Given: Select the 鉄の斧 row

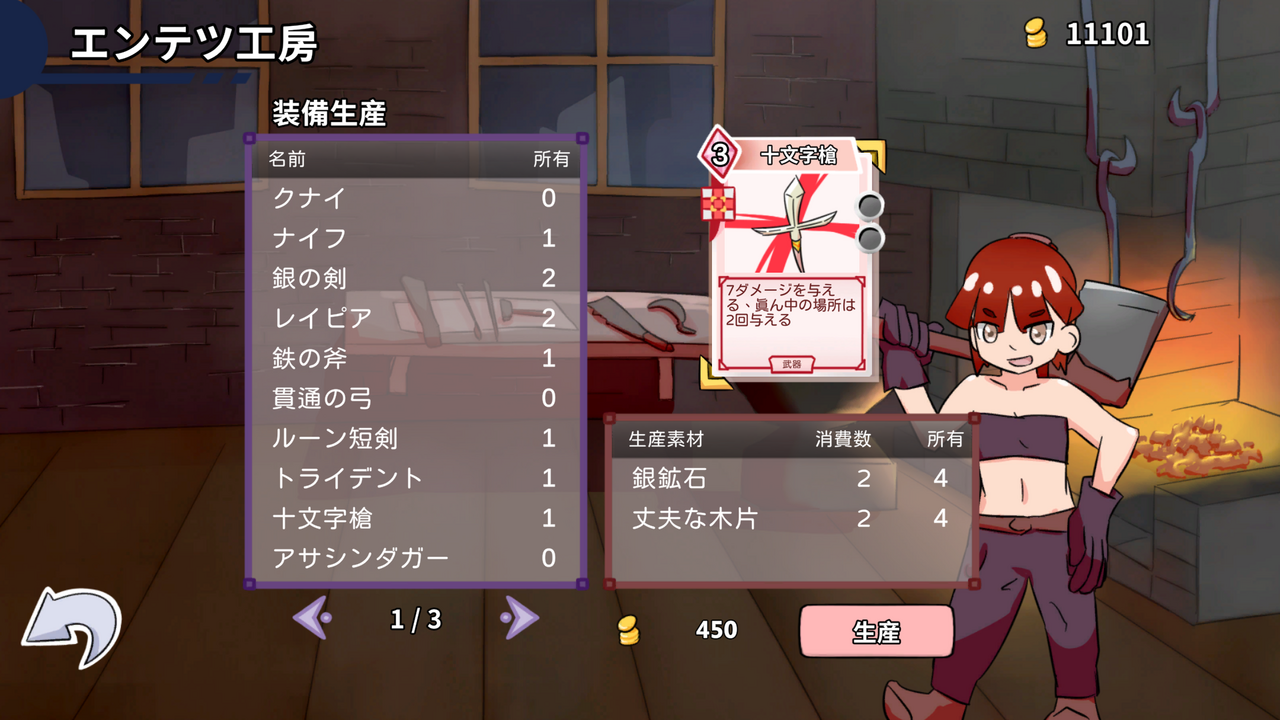Looking at the screenshot, I should click(415, 358).
